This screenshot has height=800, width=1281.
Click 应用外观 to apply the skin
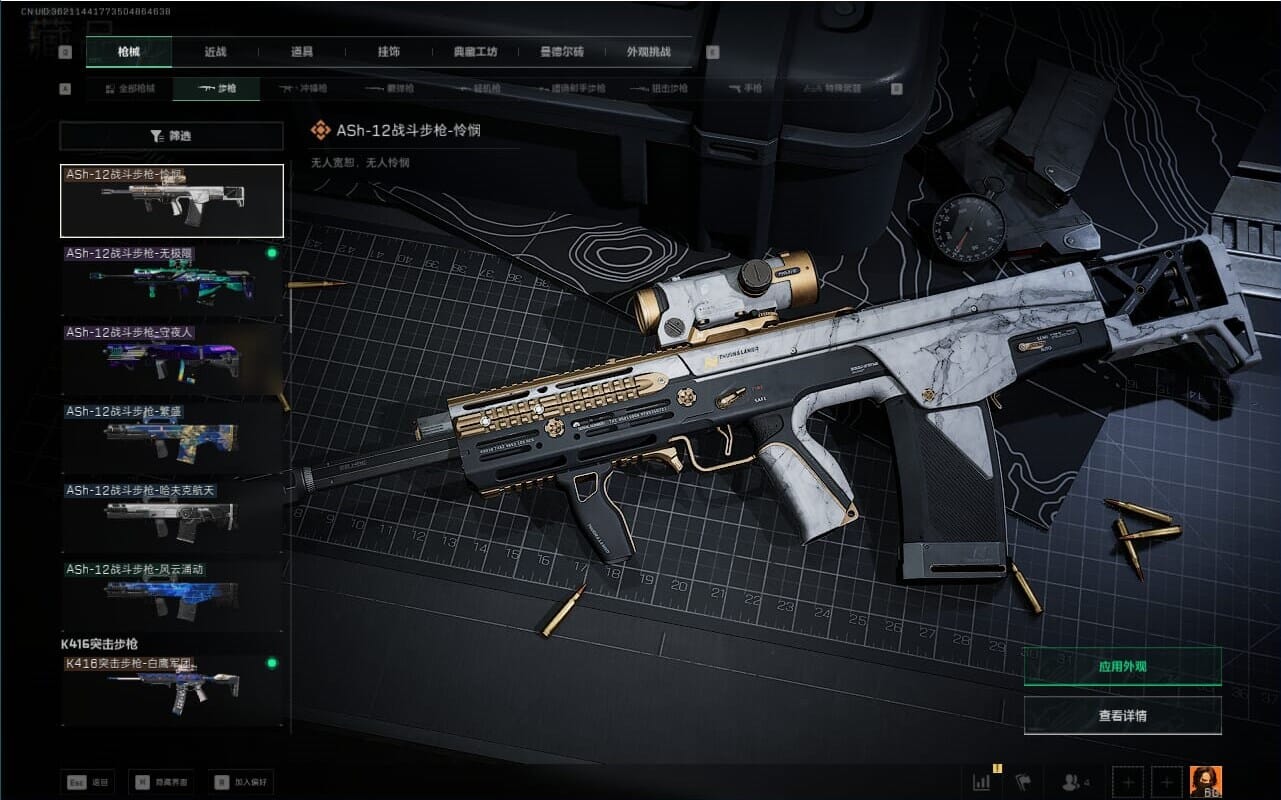pos(1122,666)
